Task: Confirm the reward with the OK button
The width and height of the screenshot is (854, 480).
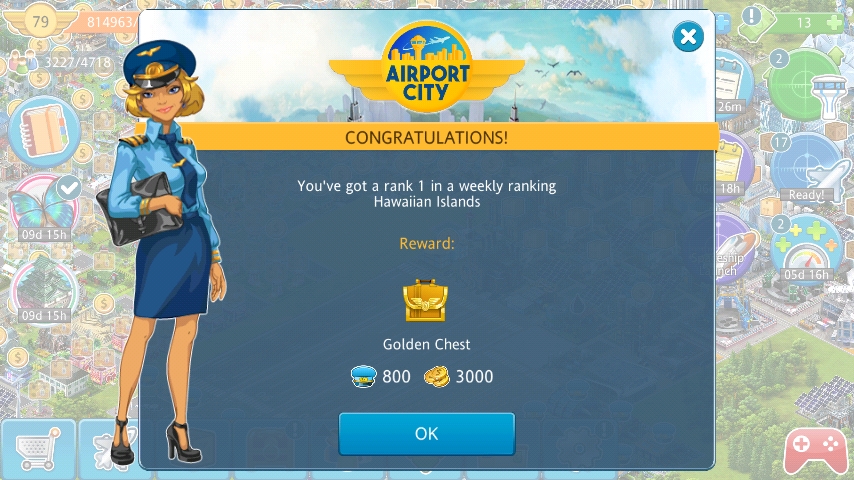Action: 427,434
